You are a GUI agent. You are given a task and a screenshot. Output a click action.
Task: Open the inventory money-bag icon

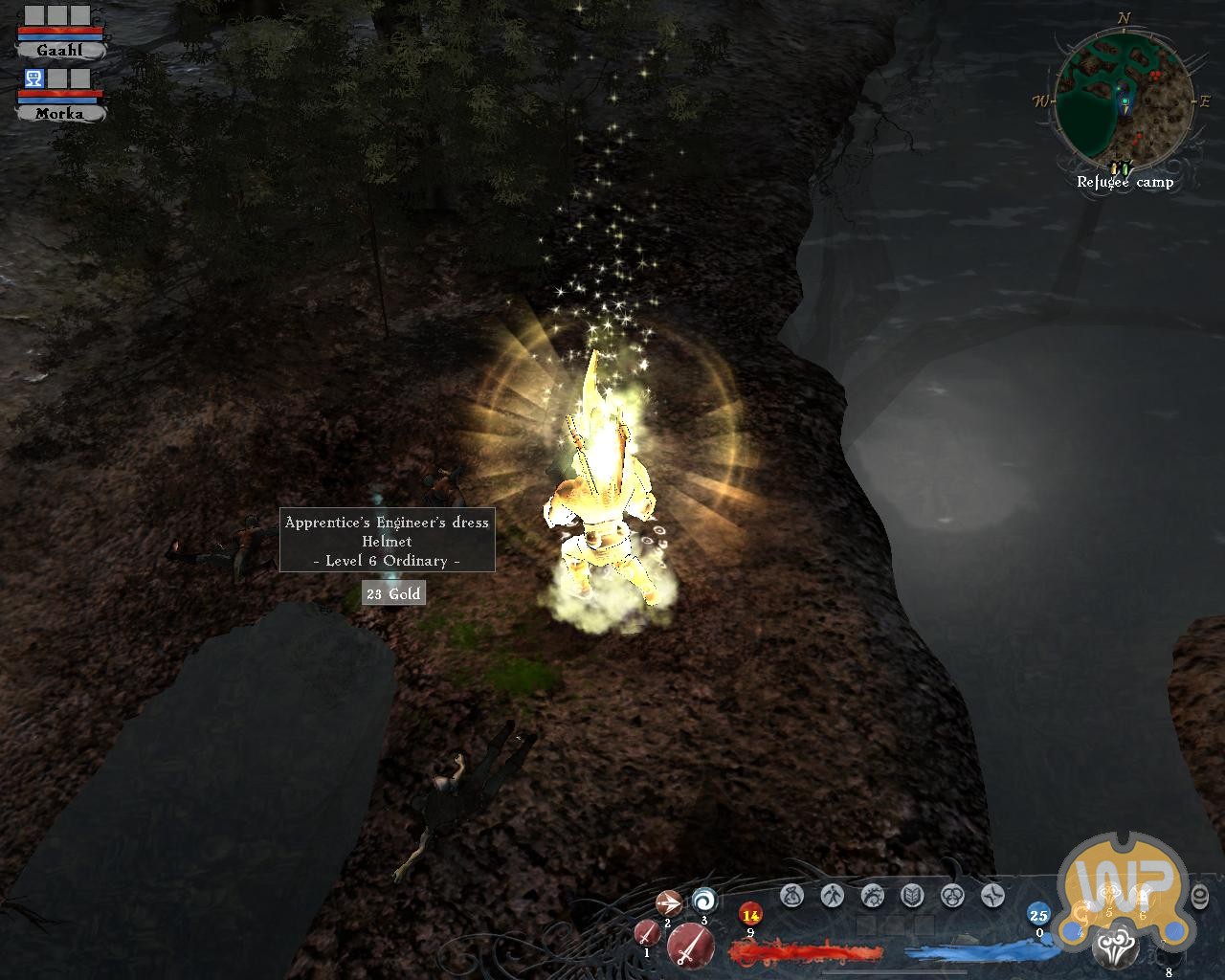coord(791,896)
